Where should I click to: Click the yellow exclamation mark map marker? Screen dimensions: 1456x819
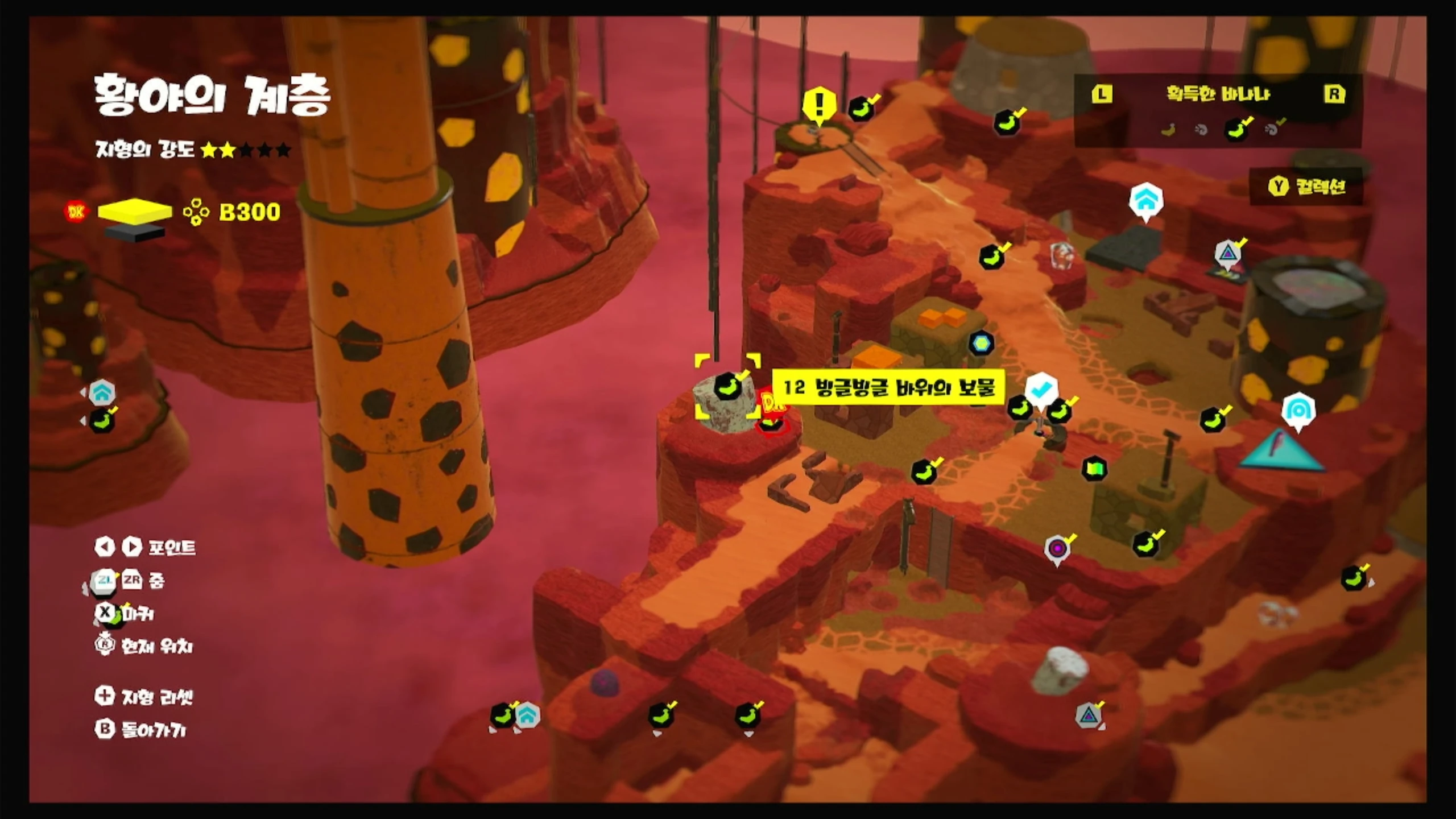click(819, 106)
